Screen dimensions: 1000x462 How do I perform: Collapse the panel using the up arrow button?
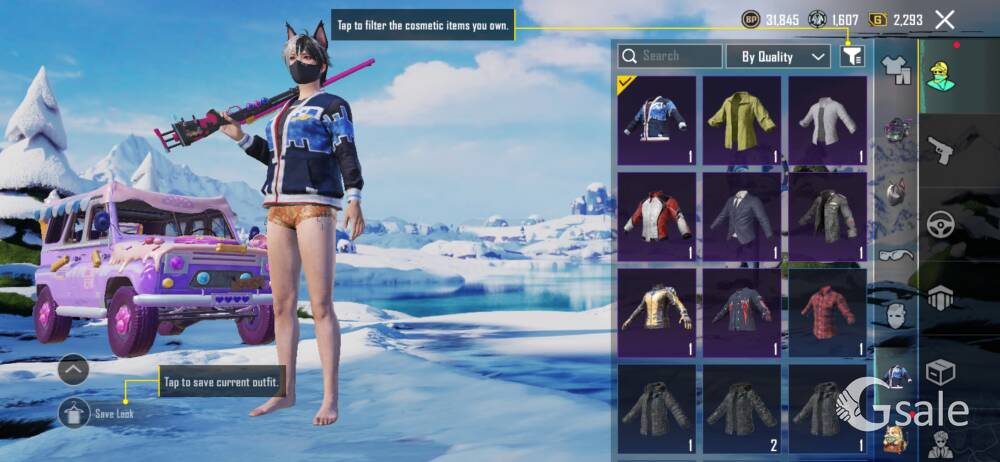pos(74,370)
